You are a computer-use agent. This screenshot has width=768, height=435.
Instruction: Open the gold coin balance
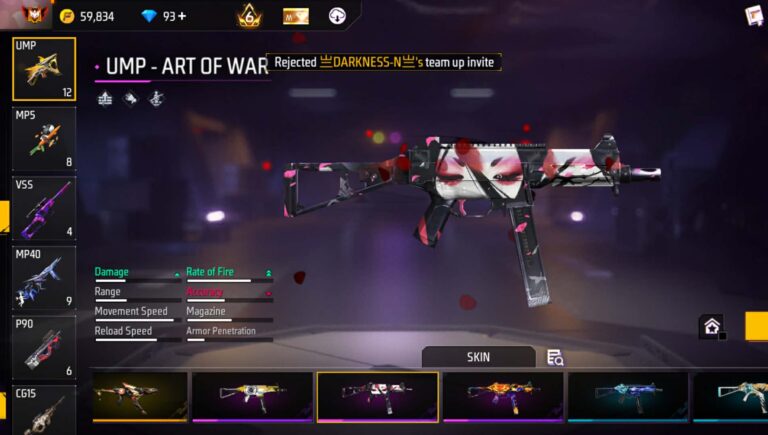coord(87,16)
